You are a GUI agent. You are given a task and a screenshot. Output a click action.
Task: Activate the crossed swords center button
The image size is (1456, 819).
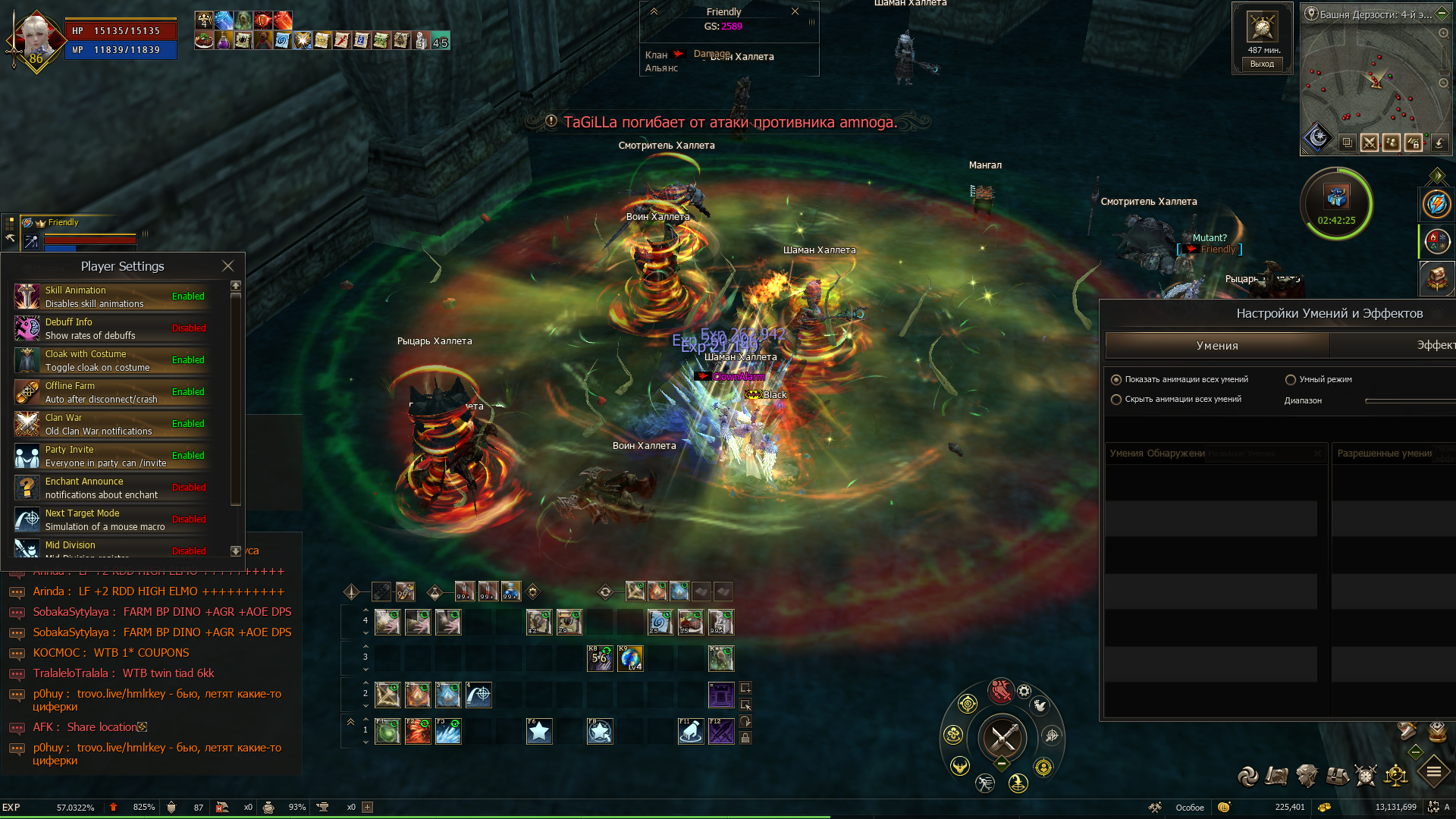[1003, 737]
